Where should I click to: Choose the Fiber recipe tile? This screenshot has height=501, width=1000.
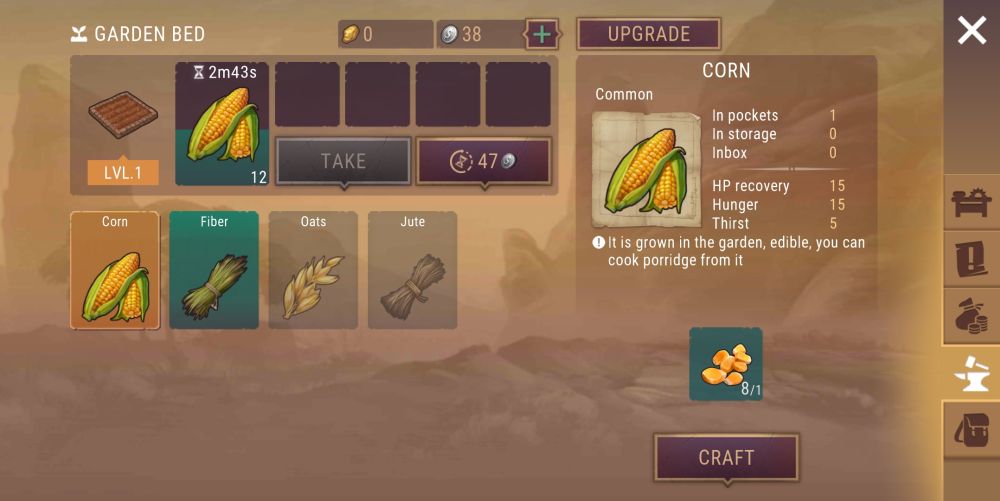(214, 270)
